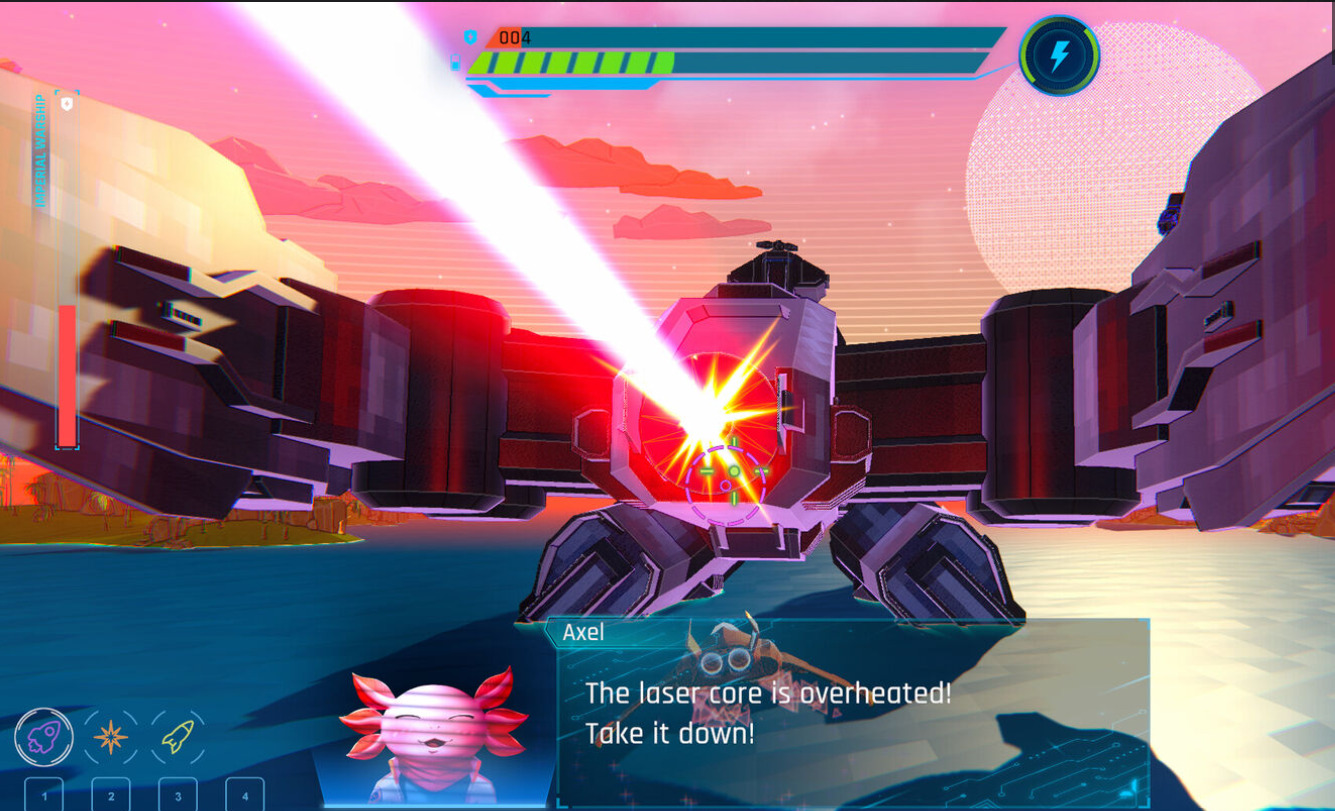Choose the yellow missile weapon icon
The image size is (1335, 811).
(x=178, y=738)
